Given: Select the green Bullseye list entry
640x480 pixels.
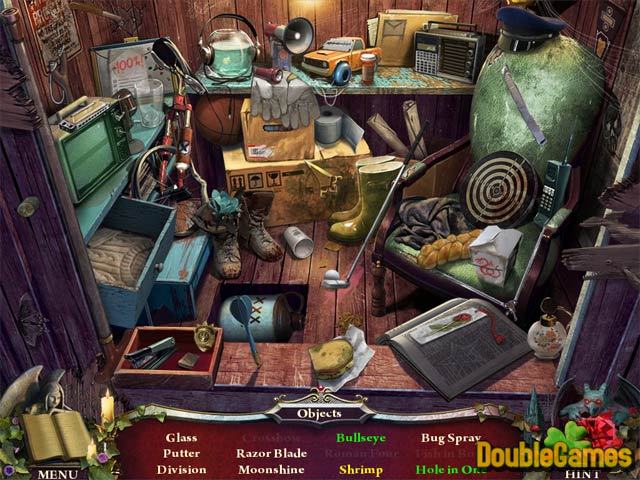Looking at the screenshot, I should 361,437.
